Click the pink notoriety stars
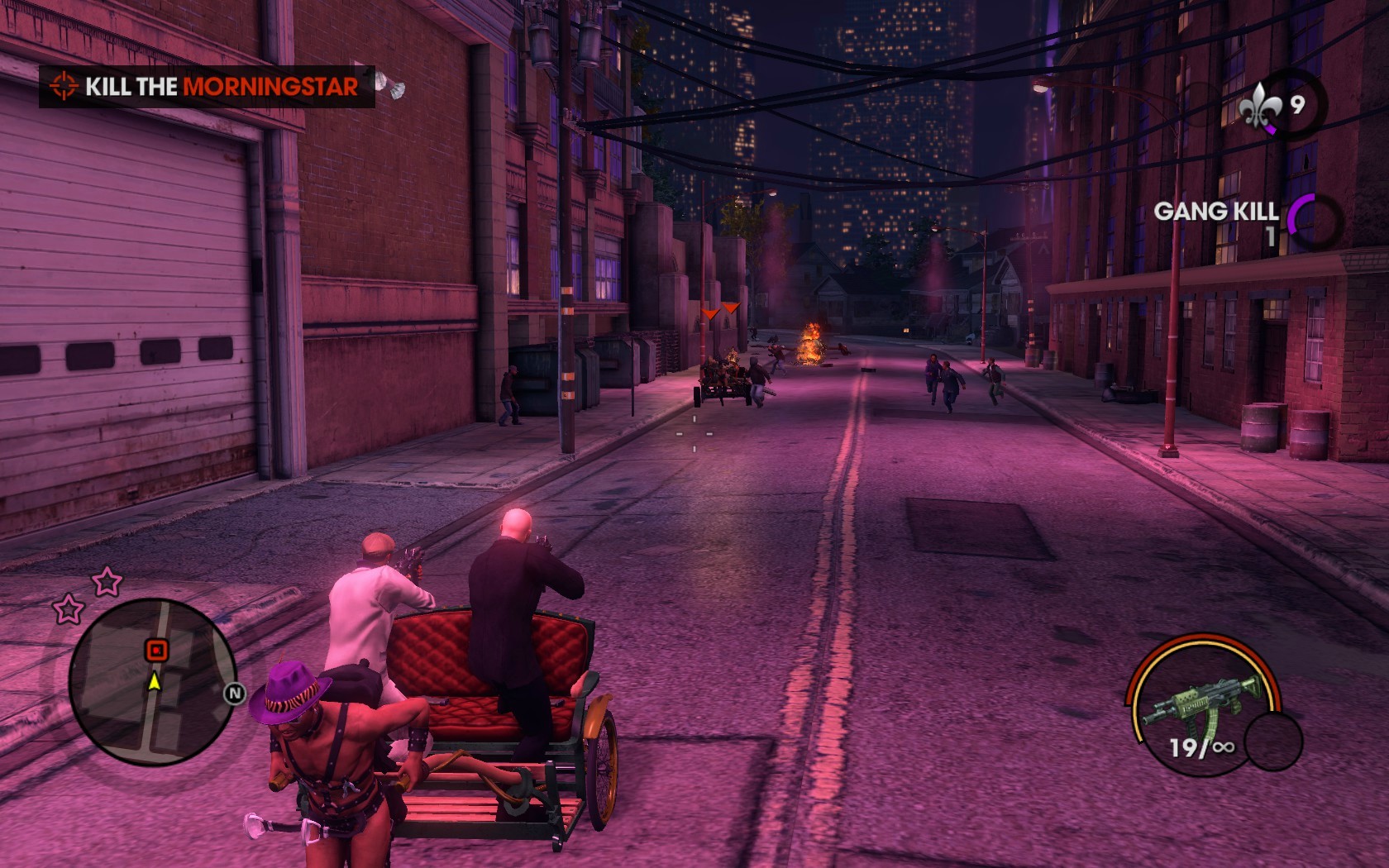Screen dimensions: 1389x868 tap(88, 595)
